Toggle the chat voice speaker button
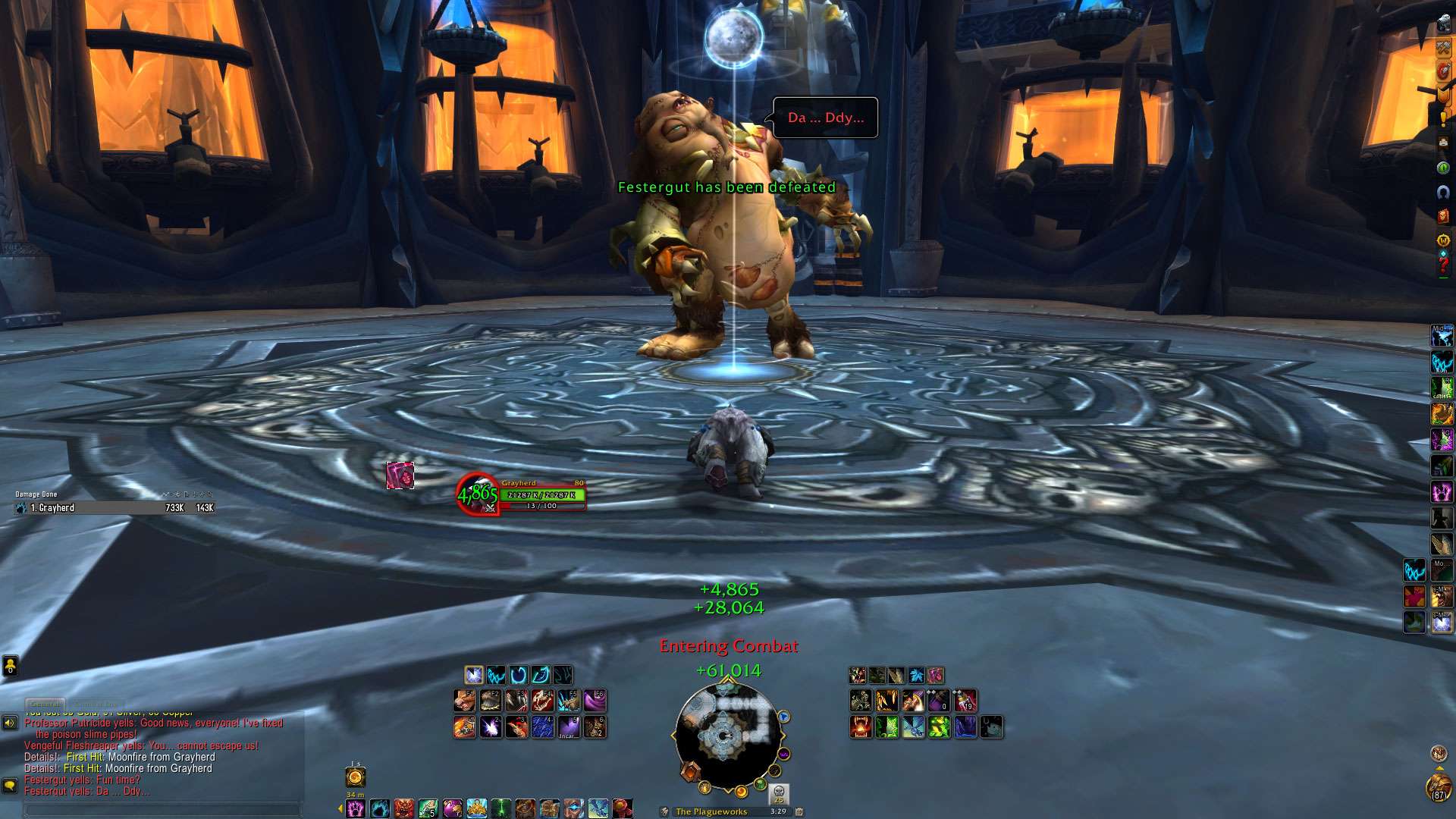Screen dimensions: 1456x819 pos(10,723)
